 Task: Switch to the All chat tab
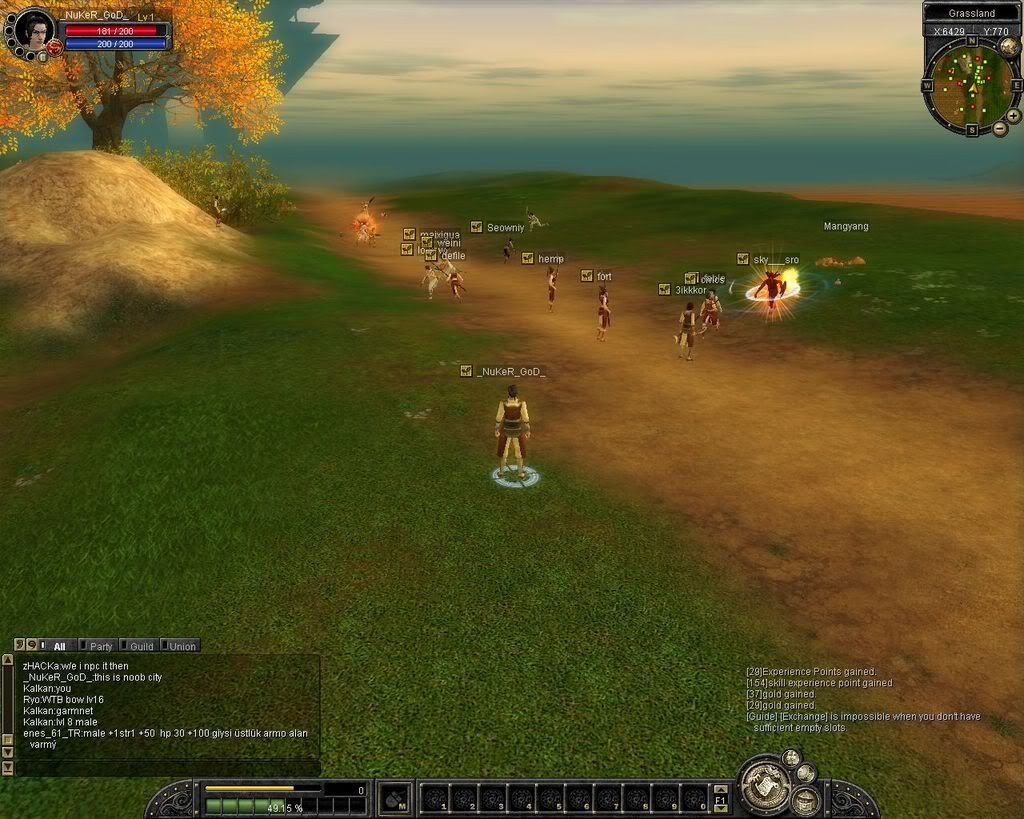[59, 646]
